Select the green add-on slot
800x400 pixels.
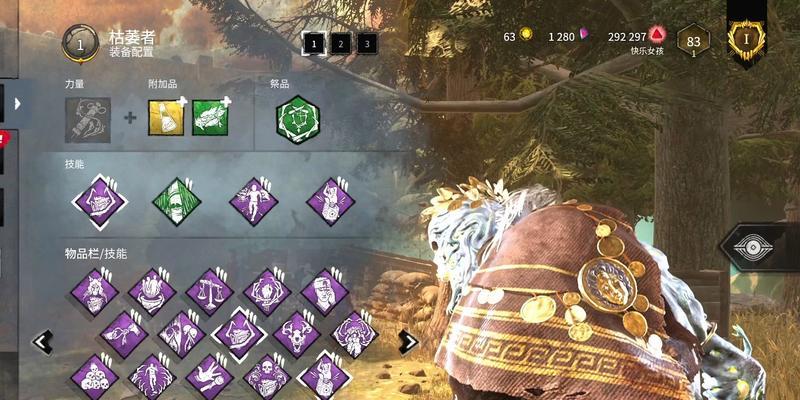point(210,118)
